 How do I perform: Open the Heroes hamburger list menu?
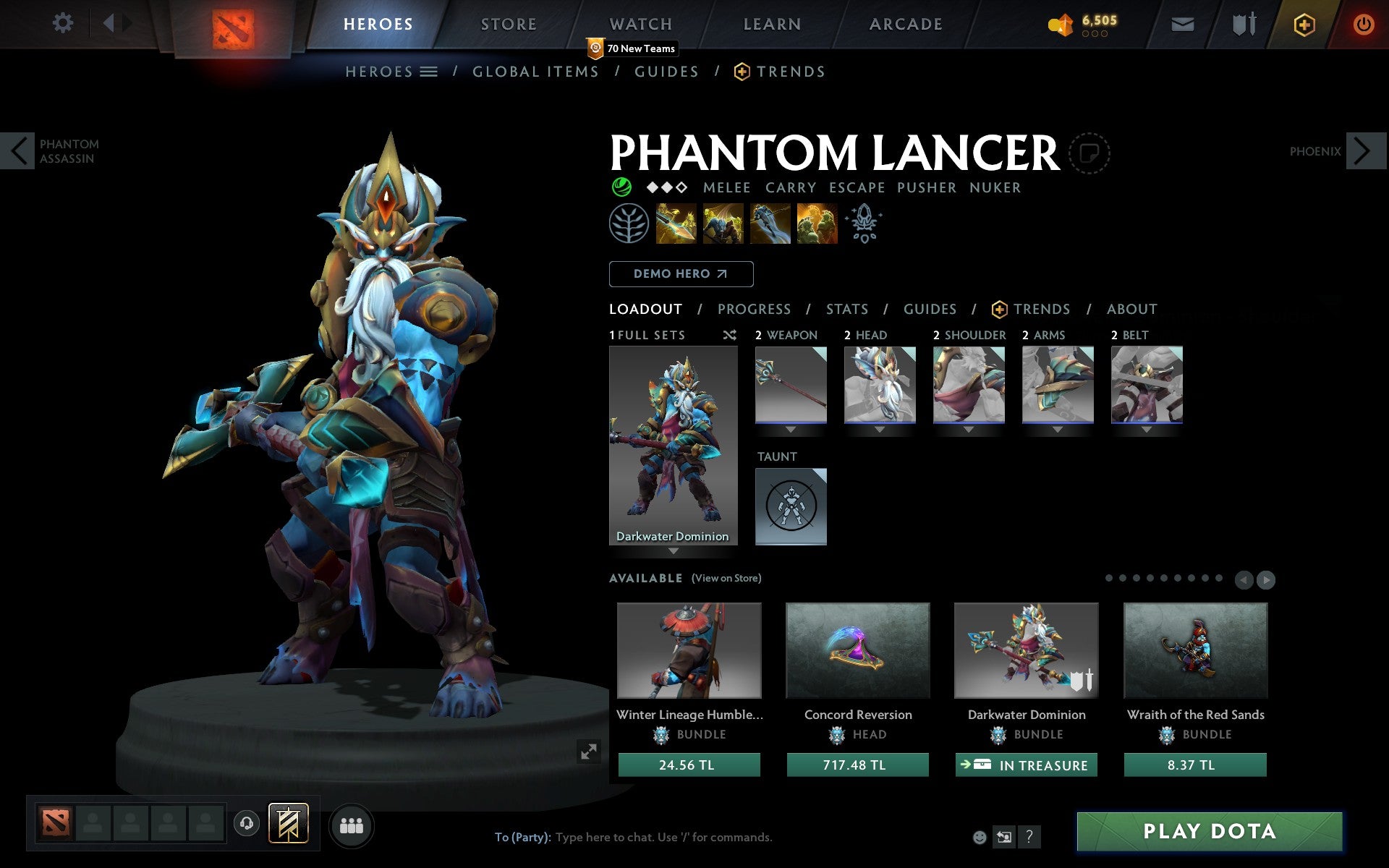click(x=429, y=72)
